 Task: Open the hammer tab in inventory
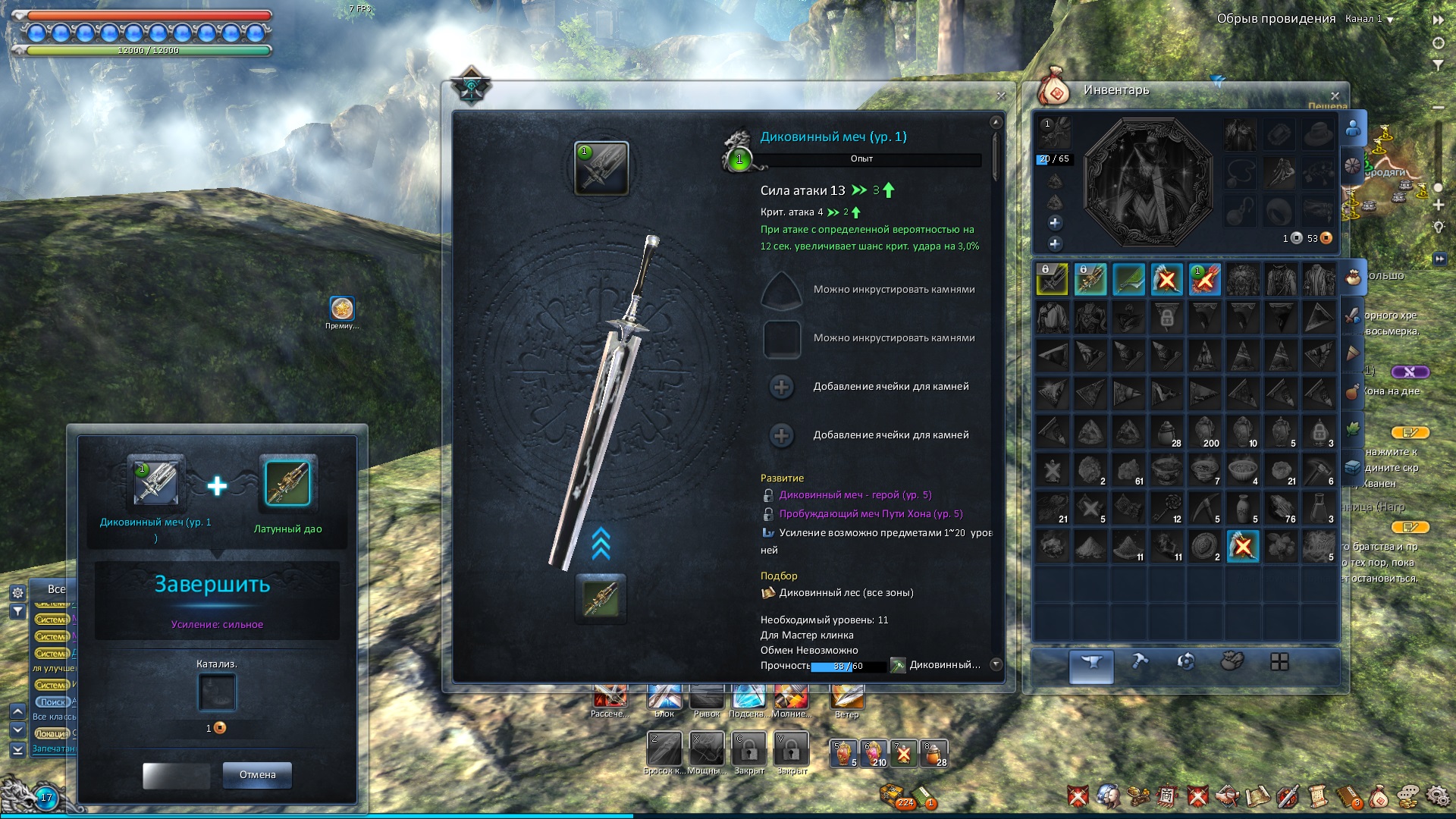pos(1139,662)
